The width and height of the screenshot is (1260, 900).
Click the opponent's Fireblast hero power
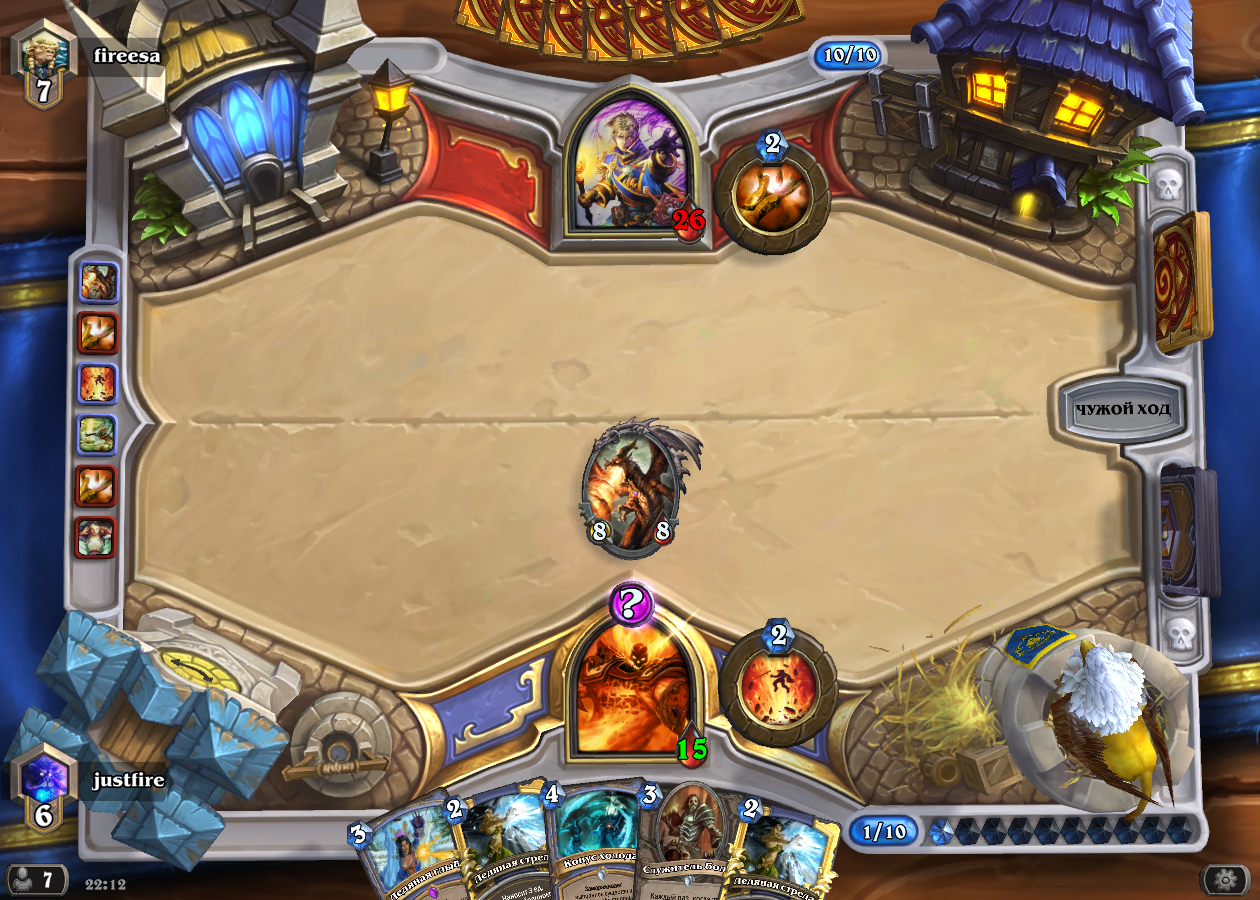772,193
